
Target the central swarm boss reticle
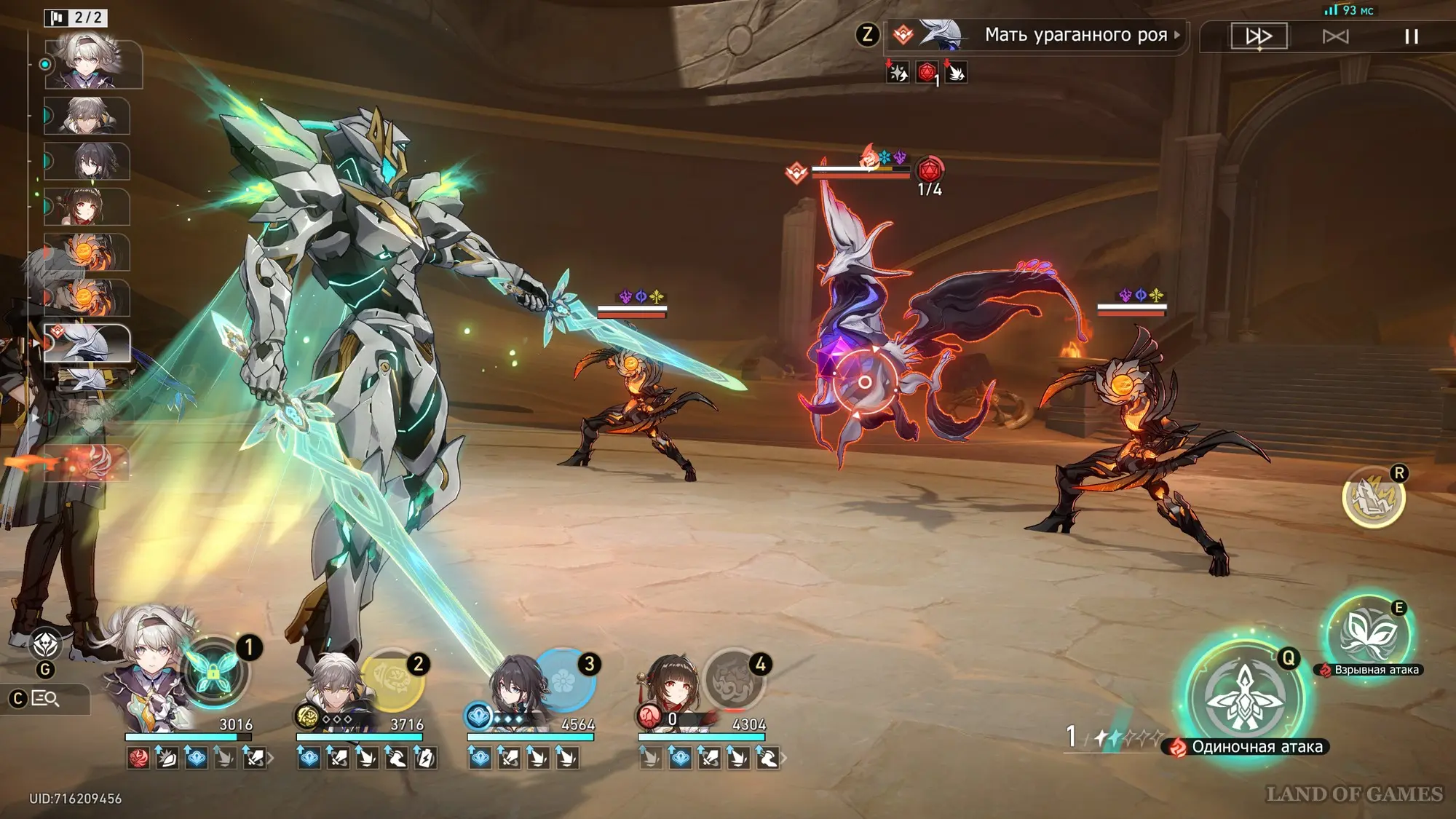(865, 382)
